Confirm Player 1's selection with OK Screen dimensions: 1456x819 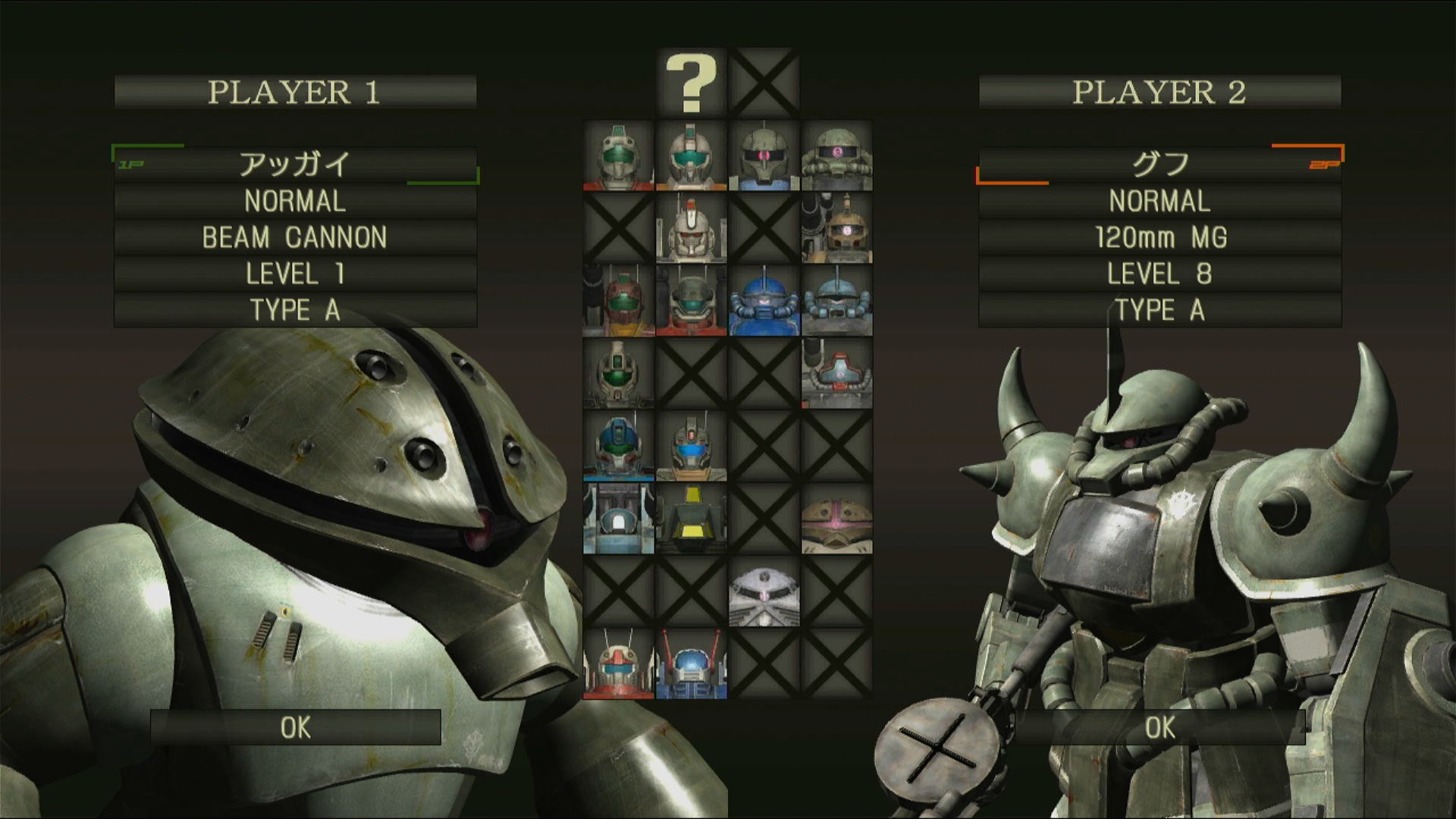tap(295, 727)
